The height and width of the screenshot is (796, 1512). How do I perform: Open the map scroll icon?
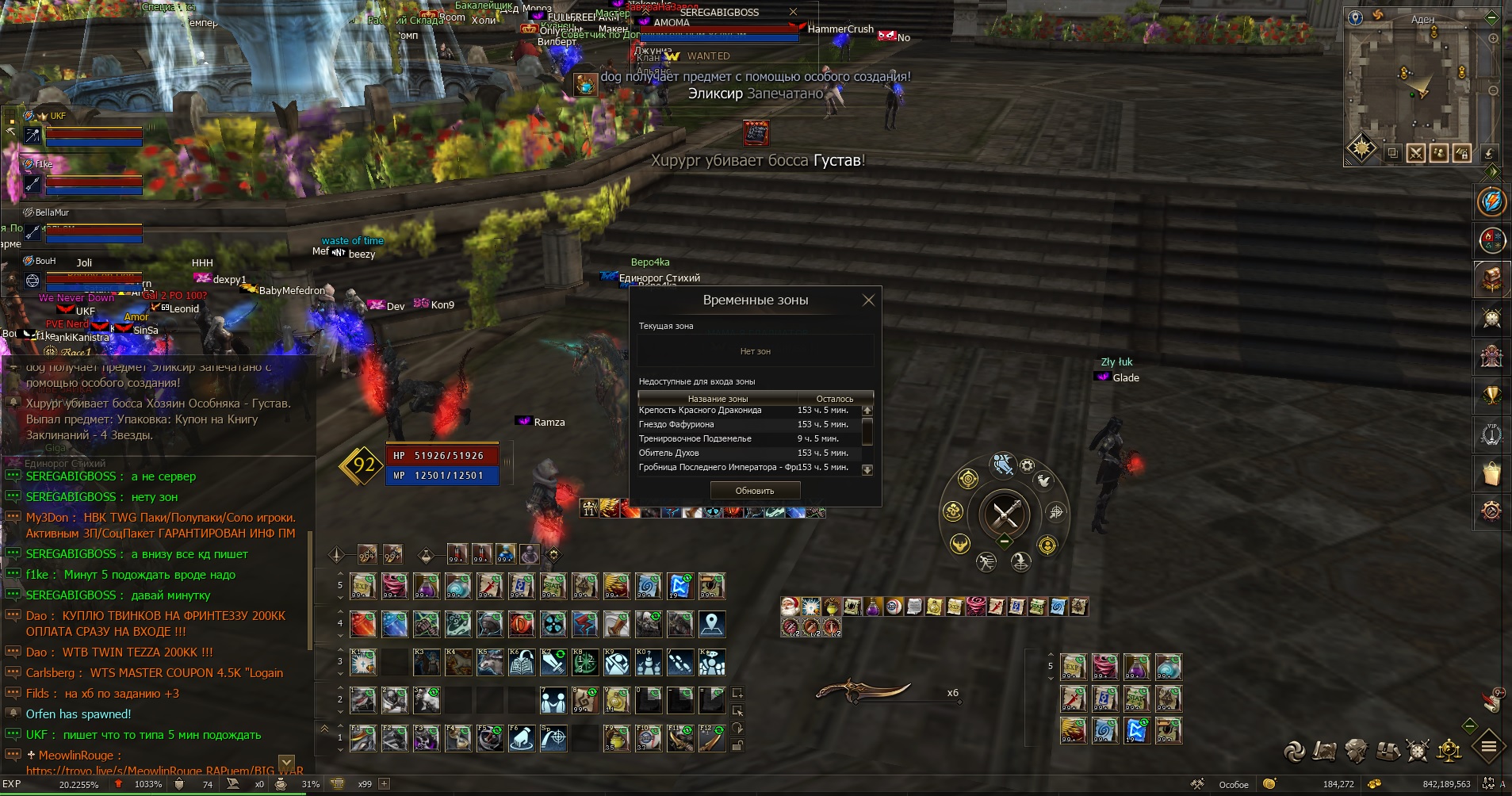click(1324, 750)
